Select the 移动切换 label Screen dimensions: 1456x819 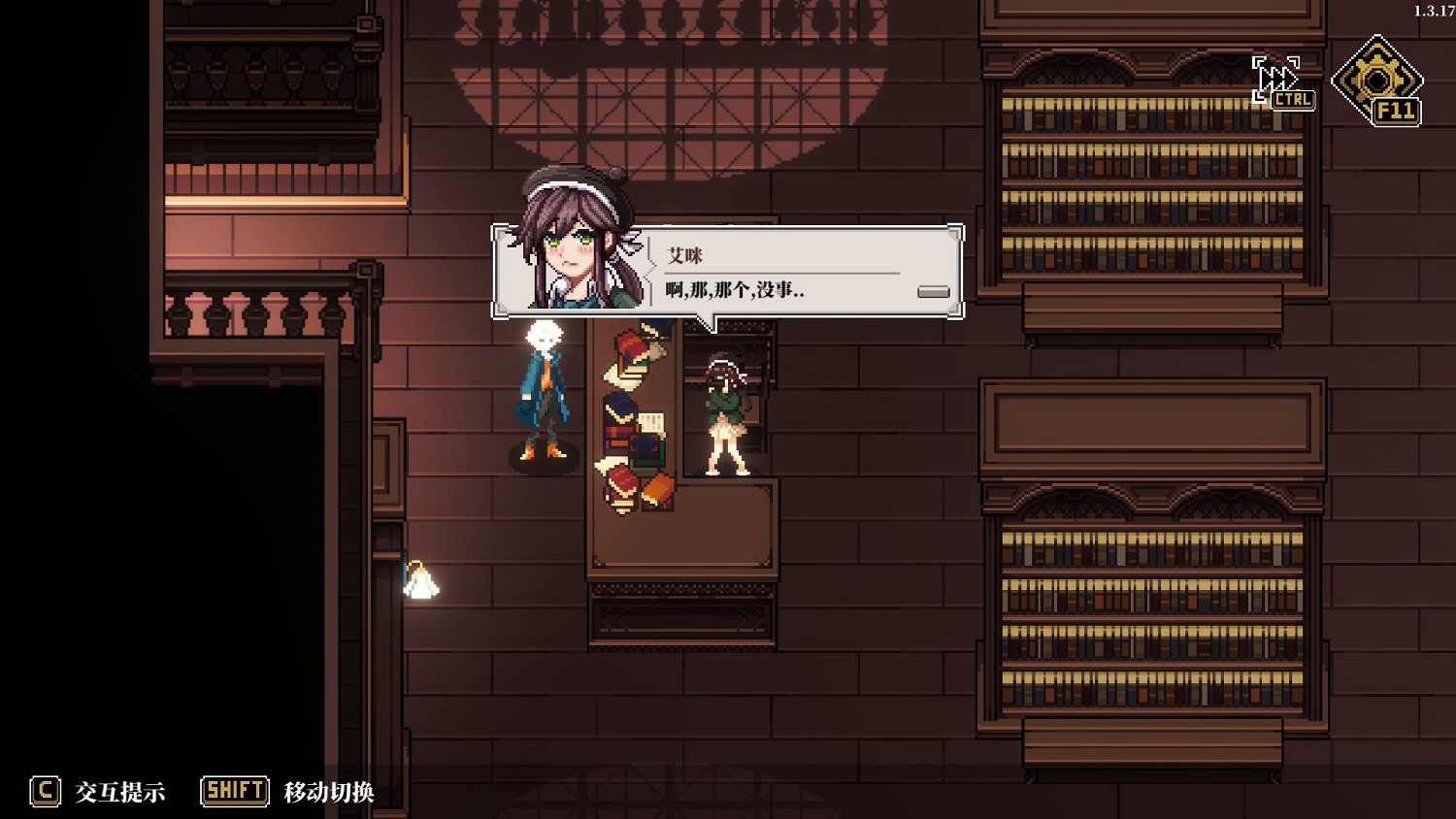click(x=330, y=790)
